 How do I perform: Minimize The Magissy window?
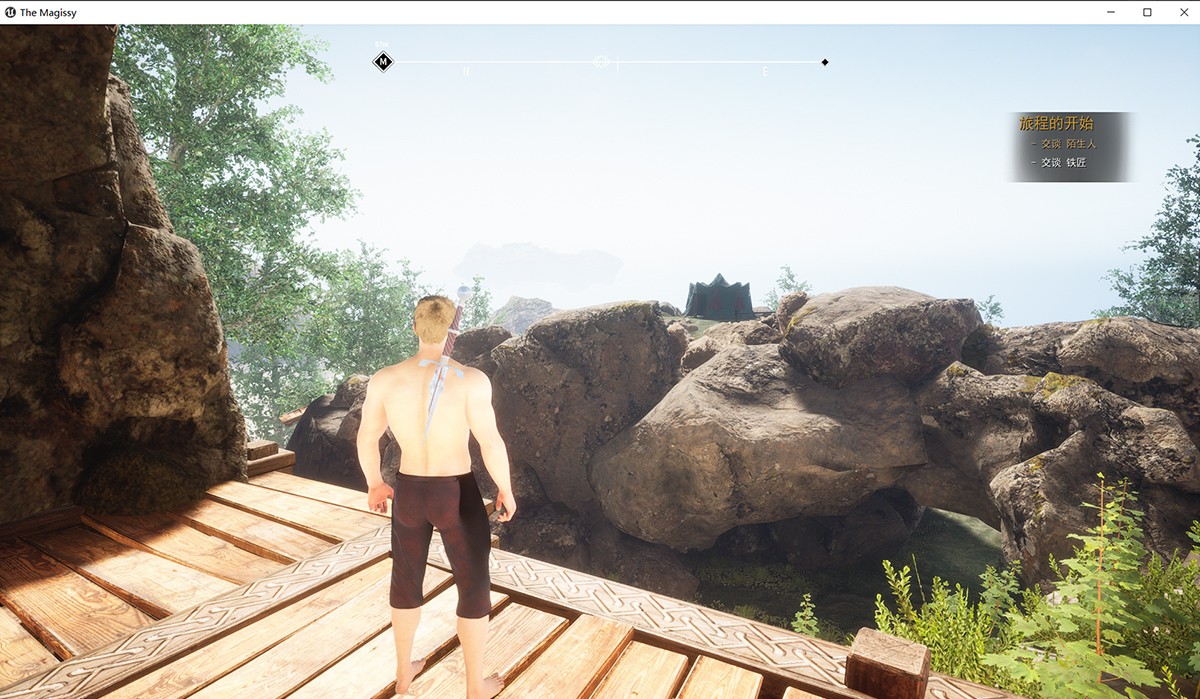(x=1111, y=12)
